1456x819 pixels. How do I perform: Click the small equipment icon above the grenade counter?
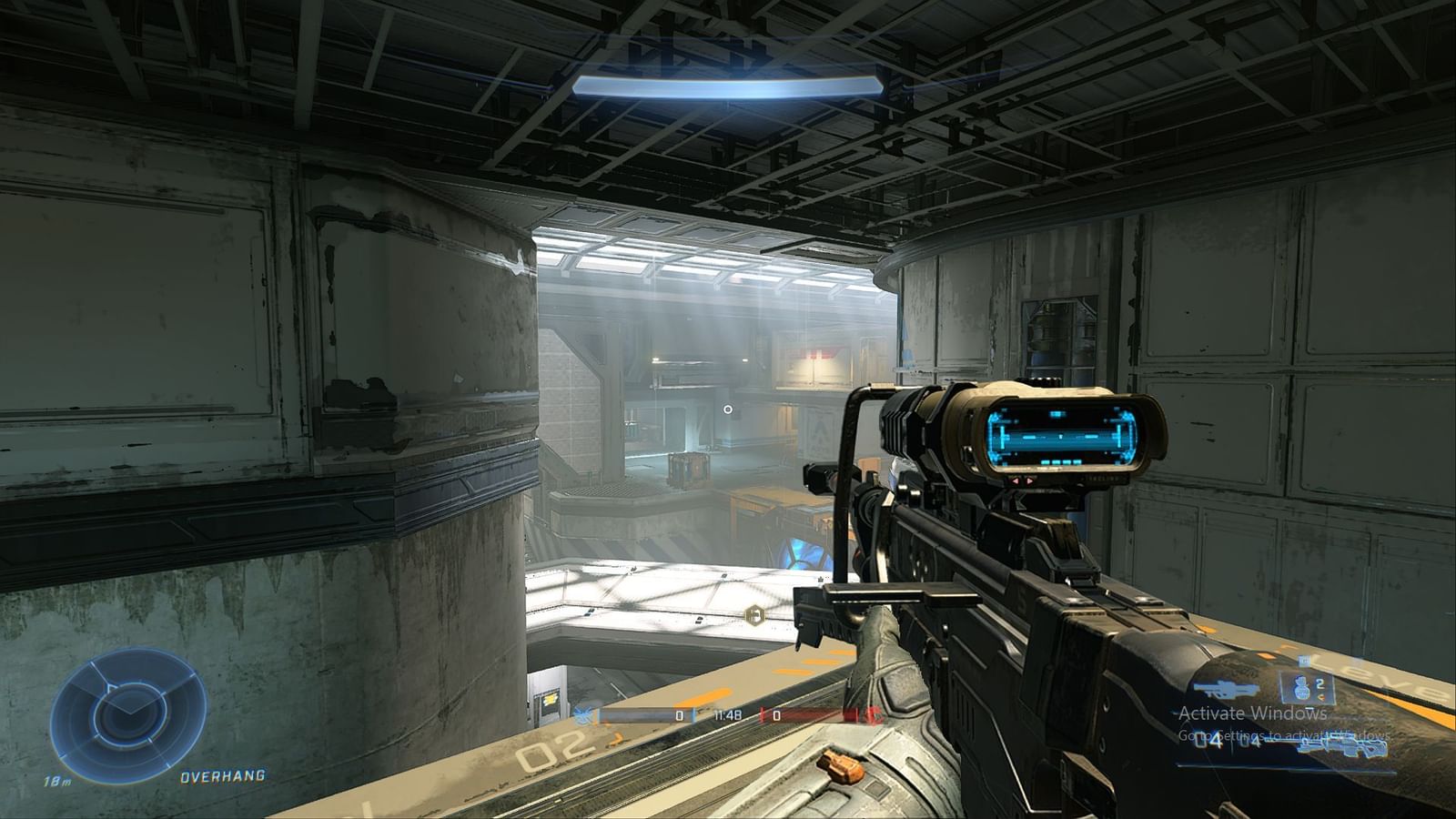coord(1304,661)
